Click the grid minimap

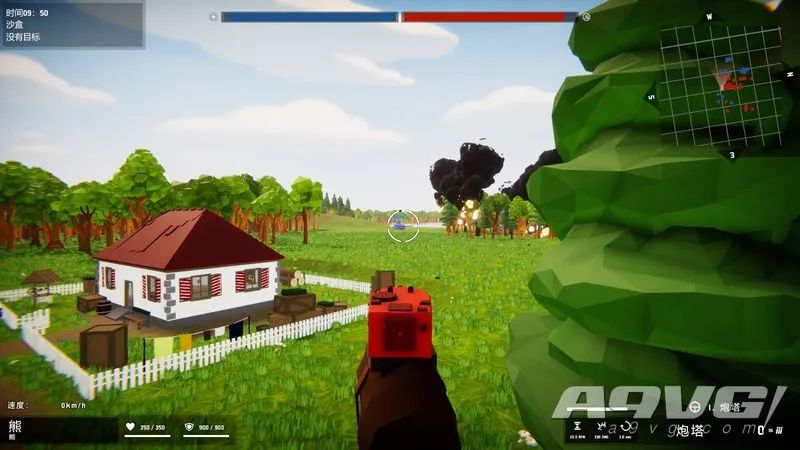[x=719, y=86]
